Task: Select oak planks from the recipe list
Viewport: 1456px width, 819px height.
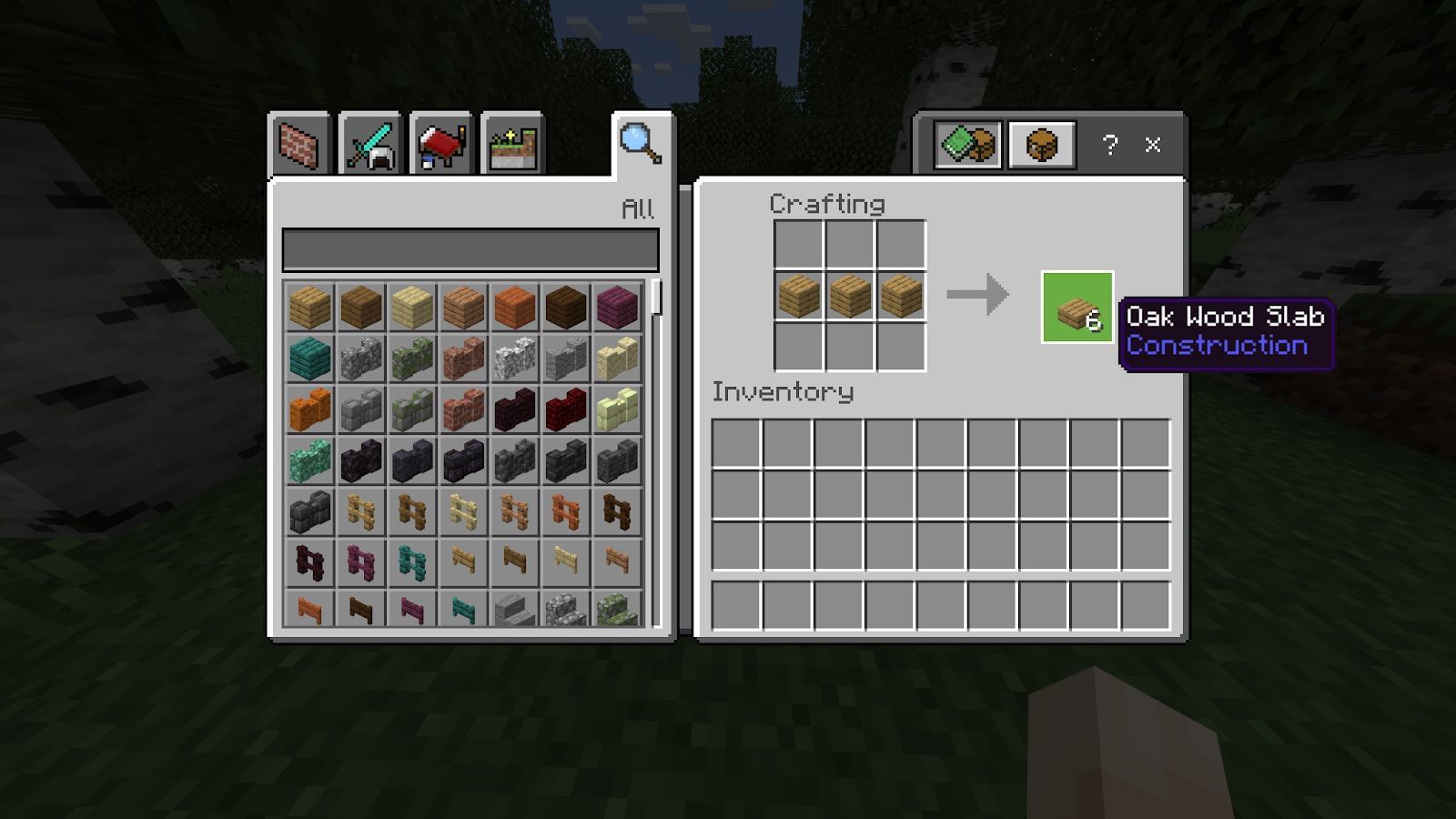Action: (x=309, y=308)
